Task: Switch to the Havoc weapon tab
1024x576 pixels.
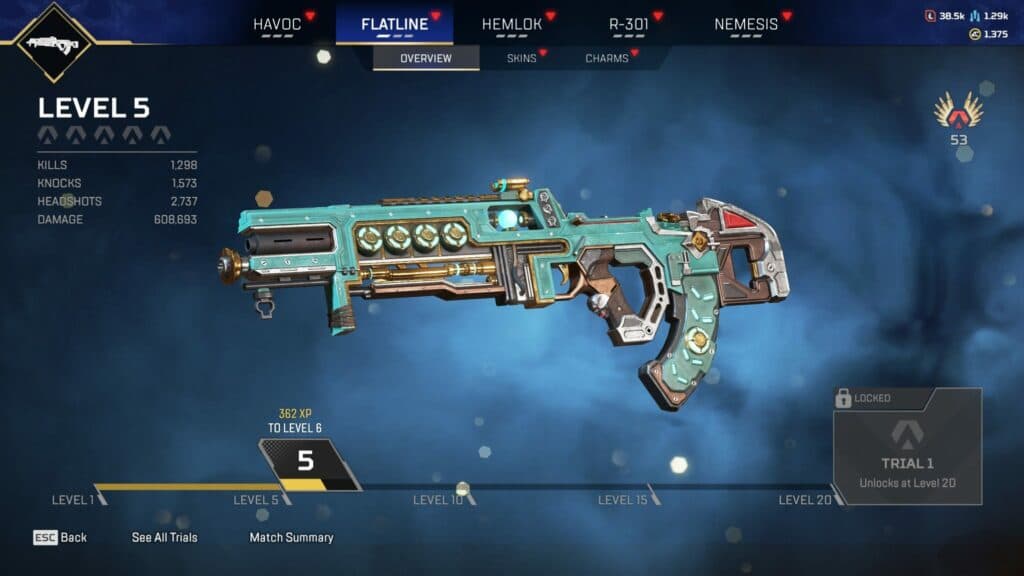Action: point(277,24)
